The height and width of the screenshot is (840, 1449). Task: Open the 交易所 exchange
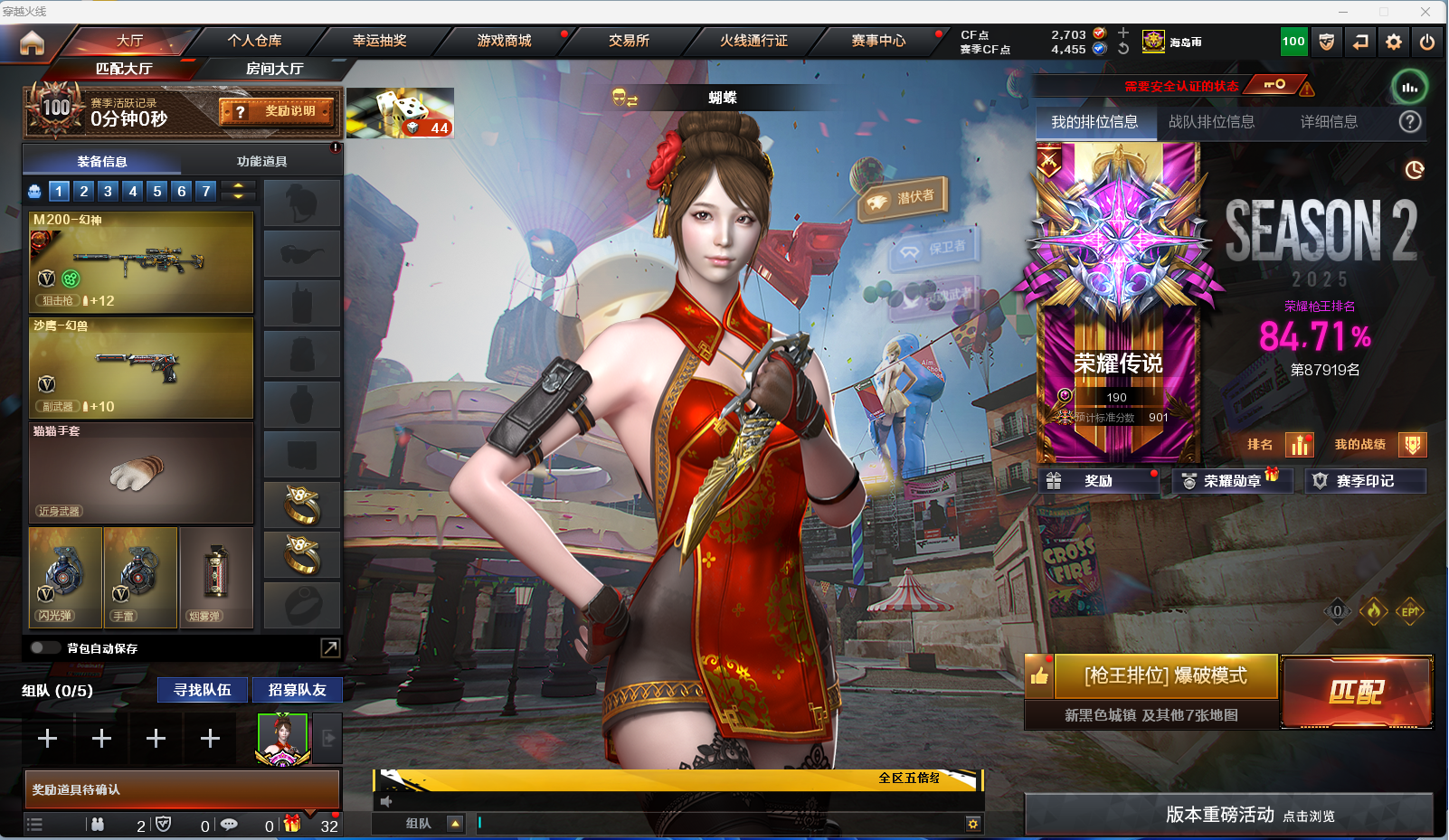click(x=629, y=41)
